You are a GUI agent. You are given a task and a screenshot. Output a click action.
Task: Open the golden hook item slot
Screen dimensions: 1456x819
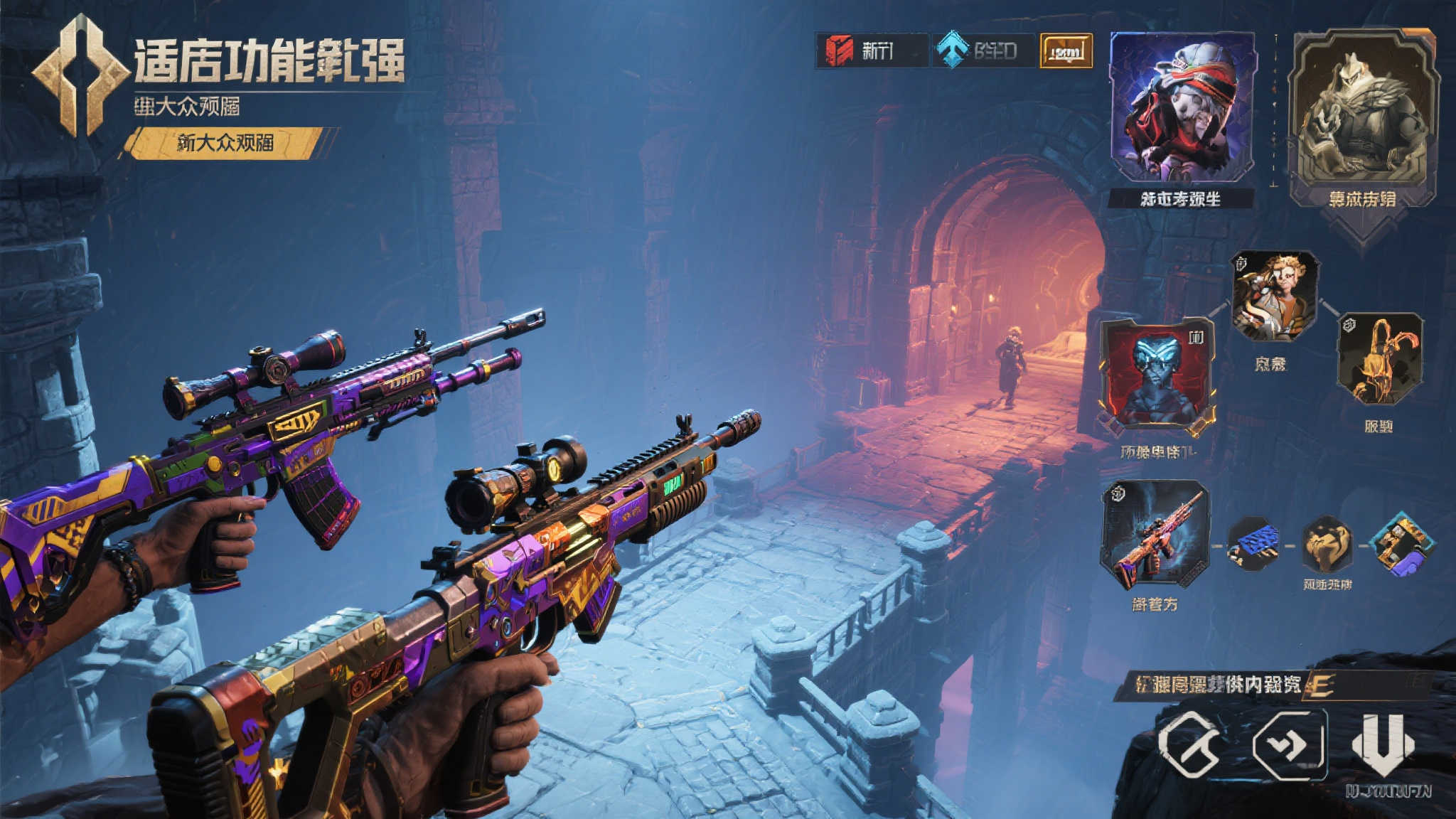click(1379, 359)
